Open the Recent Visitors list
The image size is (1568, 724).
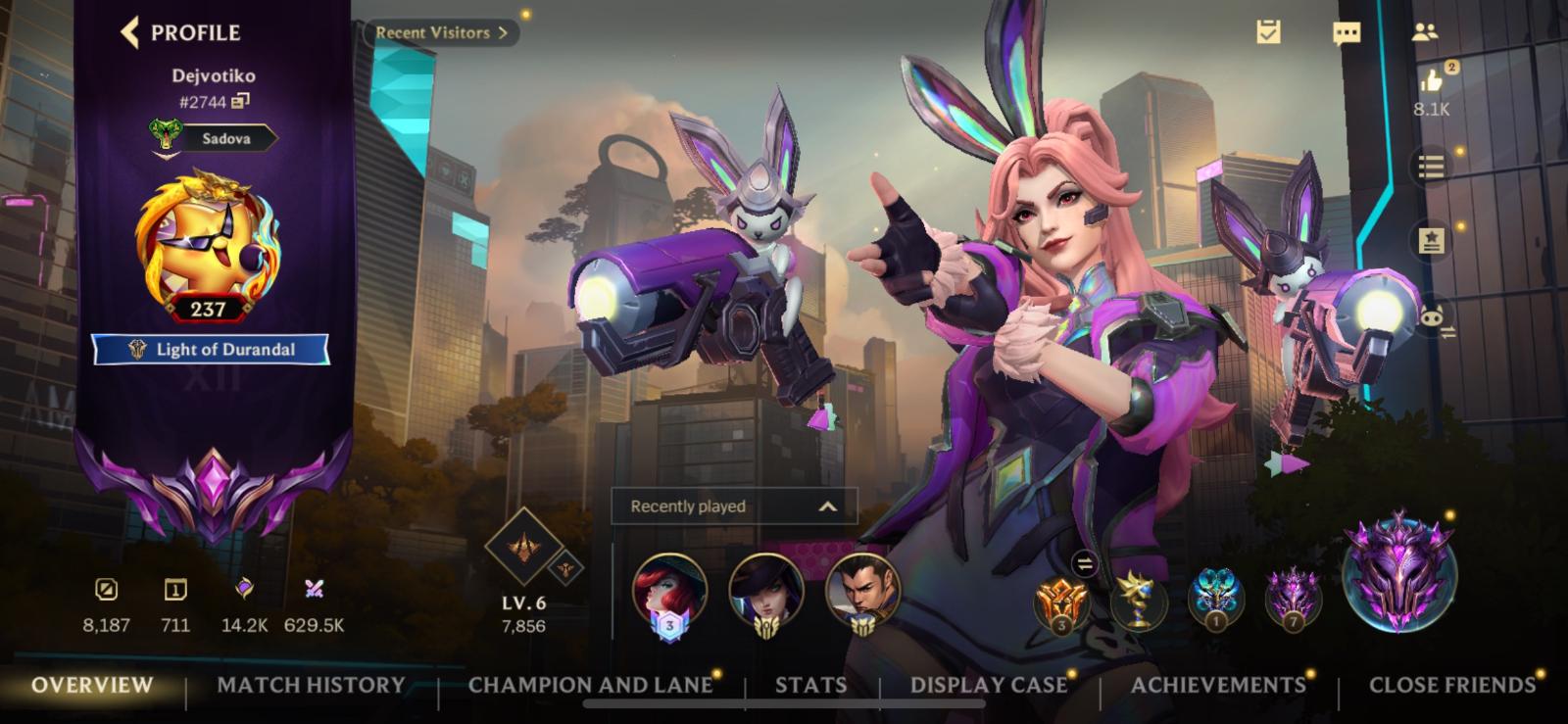tap(441, 32)
